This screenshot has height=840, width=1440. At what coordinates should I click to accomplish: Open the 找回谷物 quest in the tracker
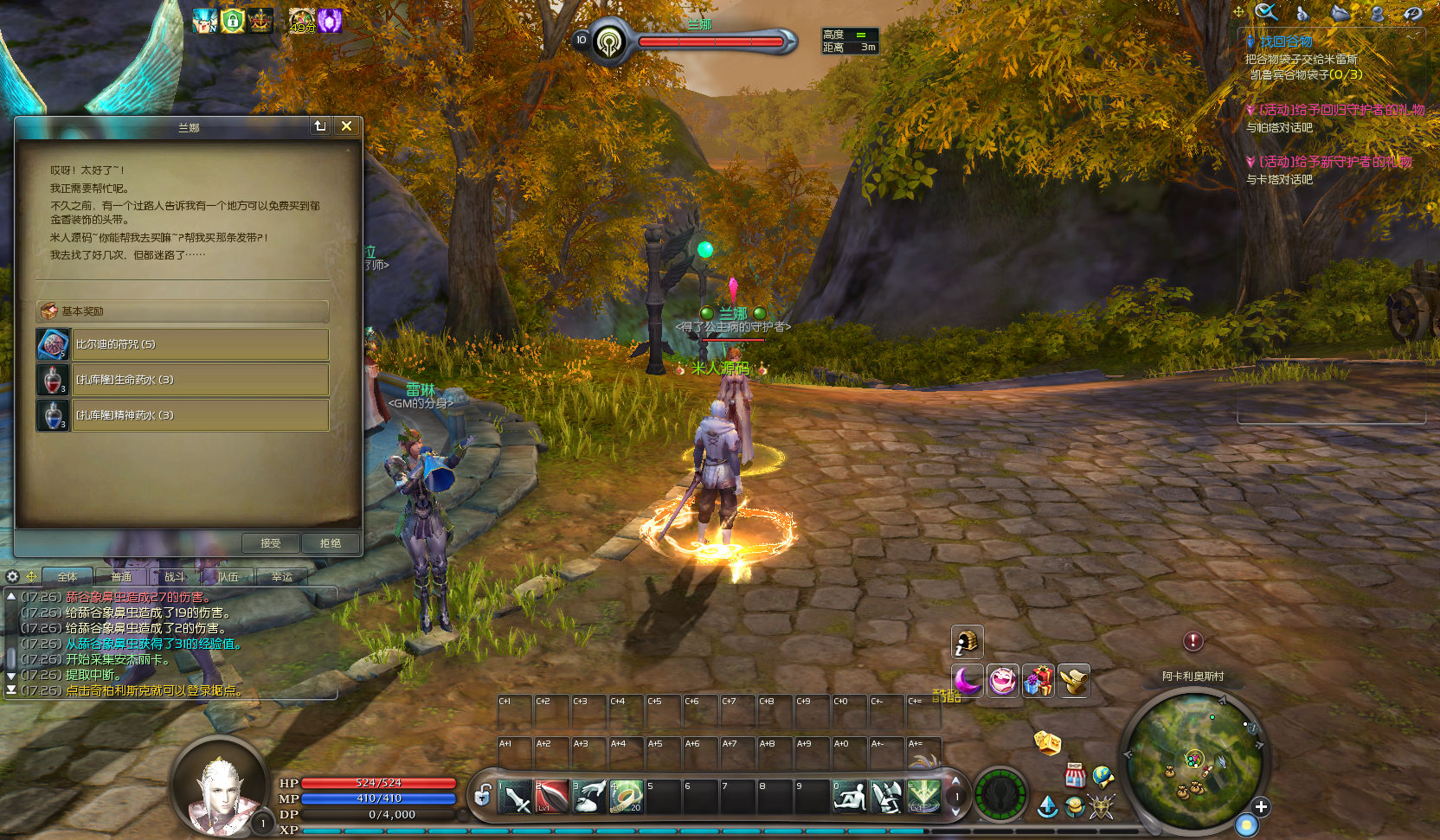[1285, 42]
